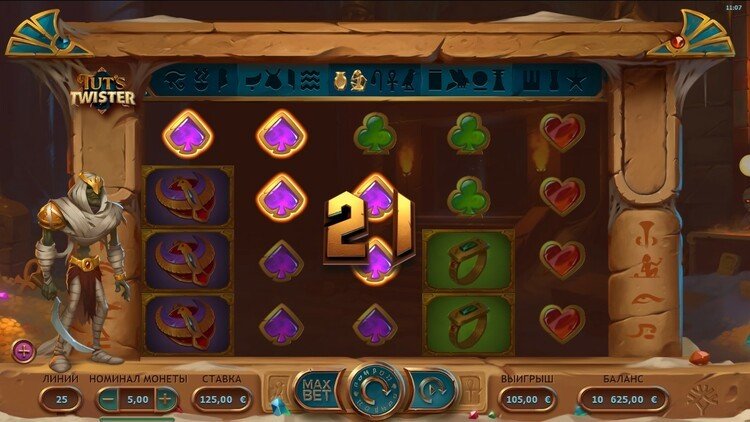Spin the reels with the central spin button
The height and width of the screenshot is (422, 750).
coord(375,389)
